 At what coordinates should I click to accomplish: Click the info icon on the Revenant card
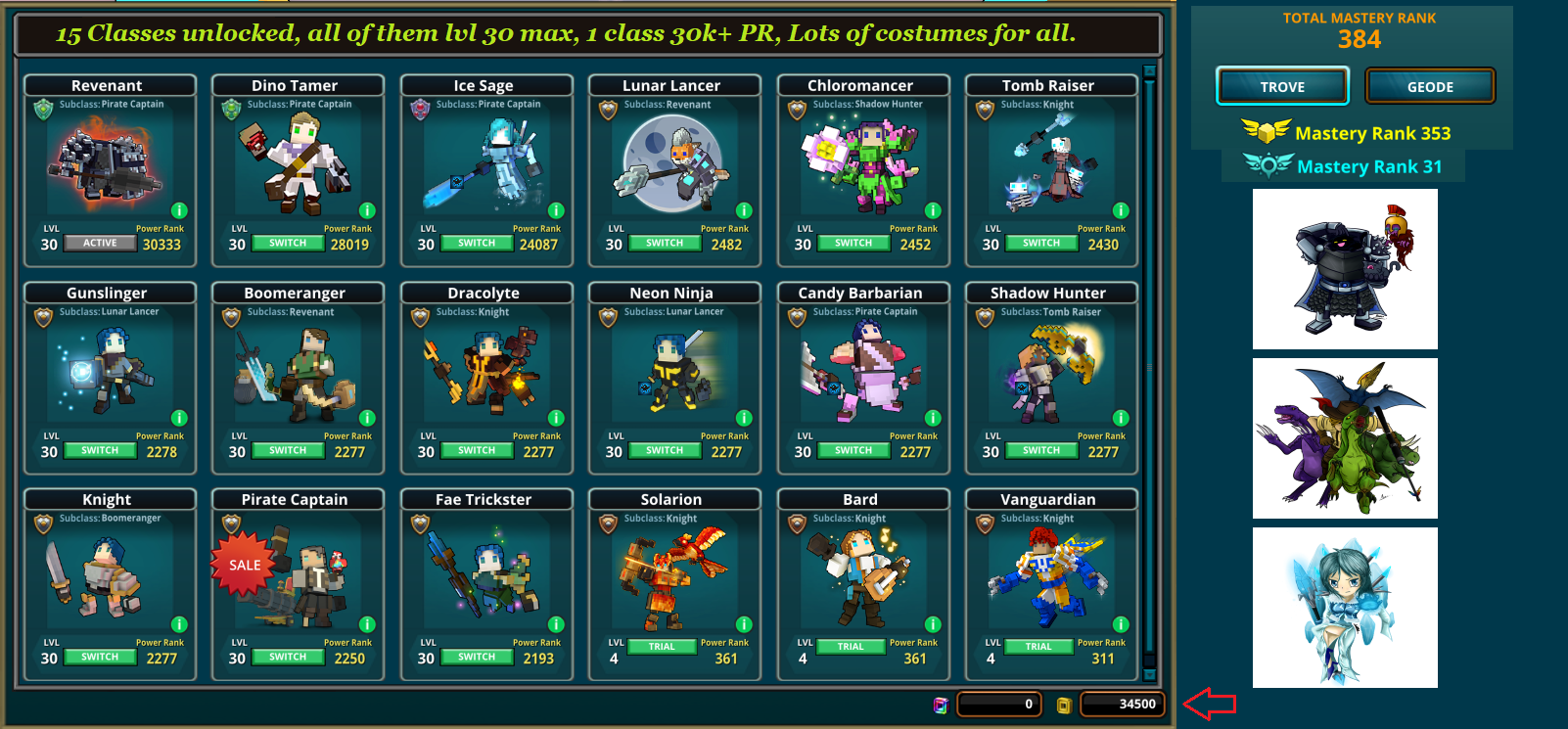[x=179, y=210]
